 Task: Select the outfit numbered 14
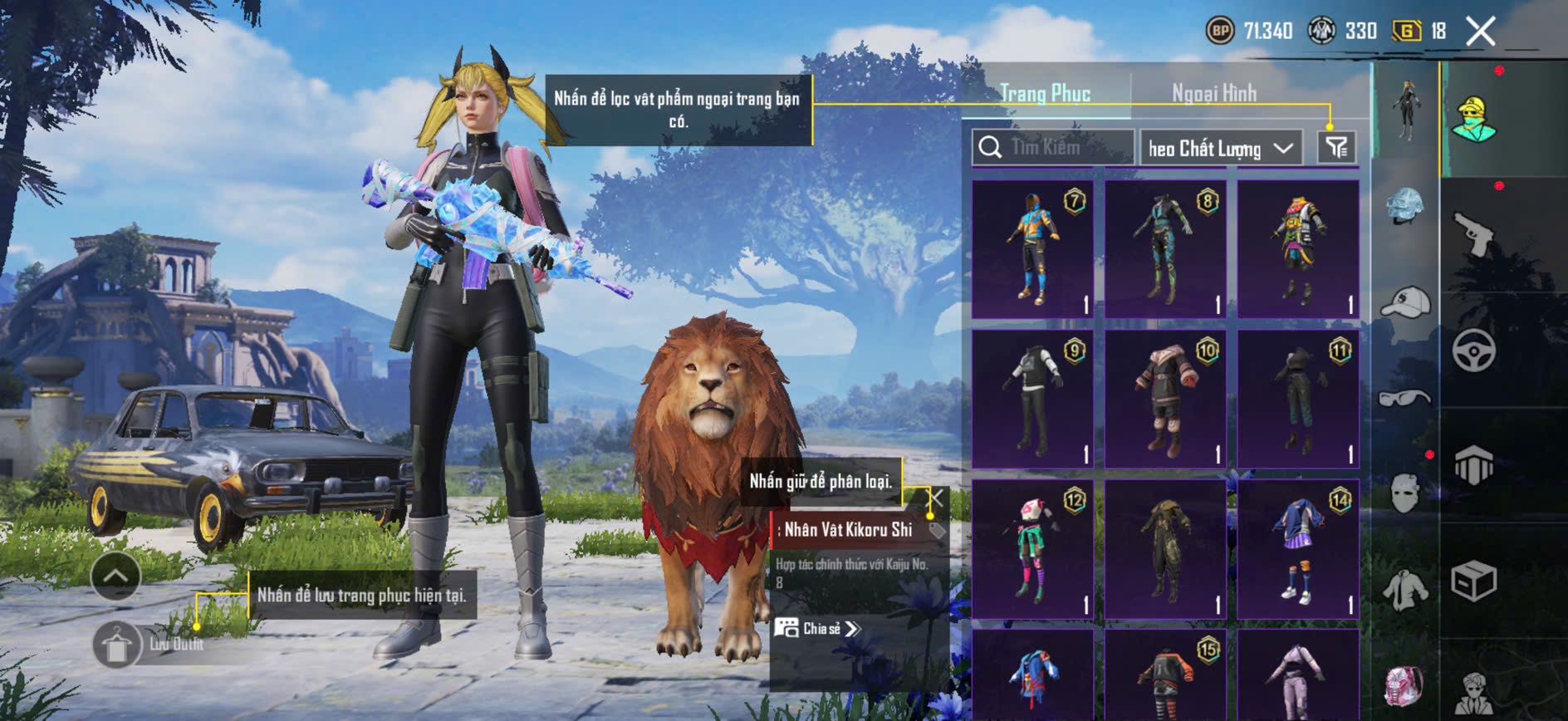[1298, 548]
